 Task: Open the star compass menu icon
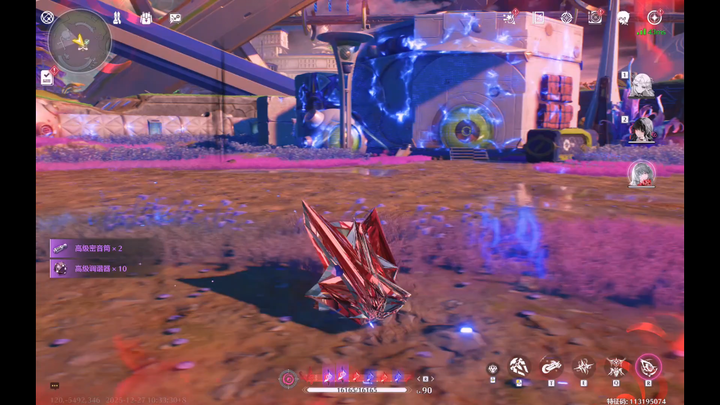point(654,17)
